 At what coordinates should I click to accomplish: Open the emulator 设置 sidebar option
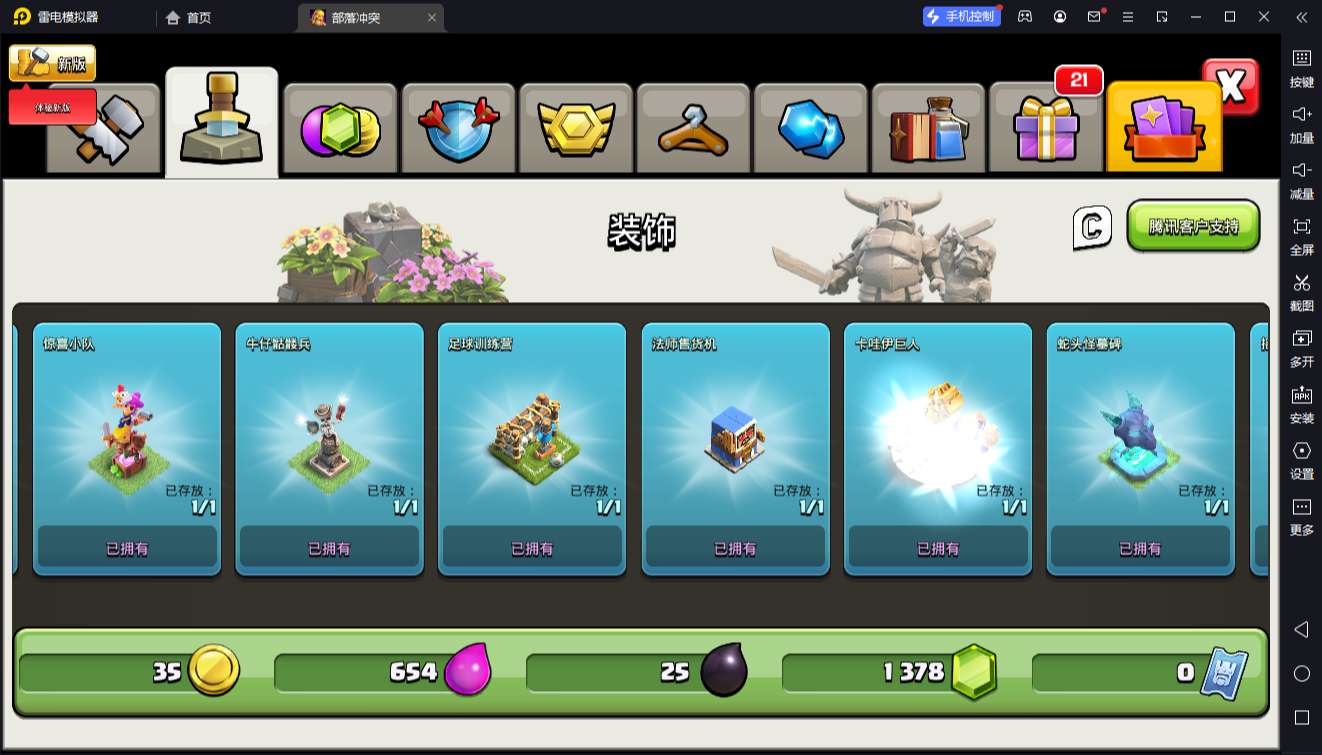(1301, 459)
